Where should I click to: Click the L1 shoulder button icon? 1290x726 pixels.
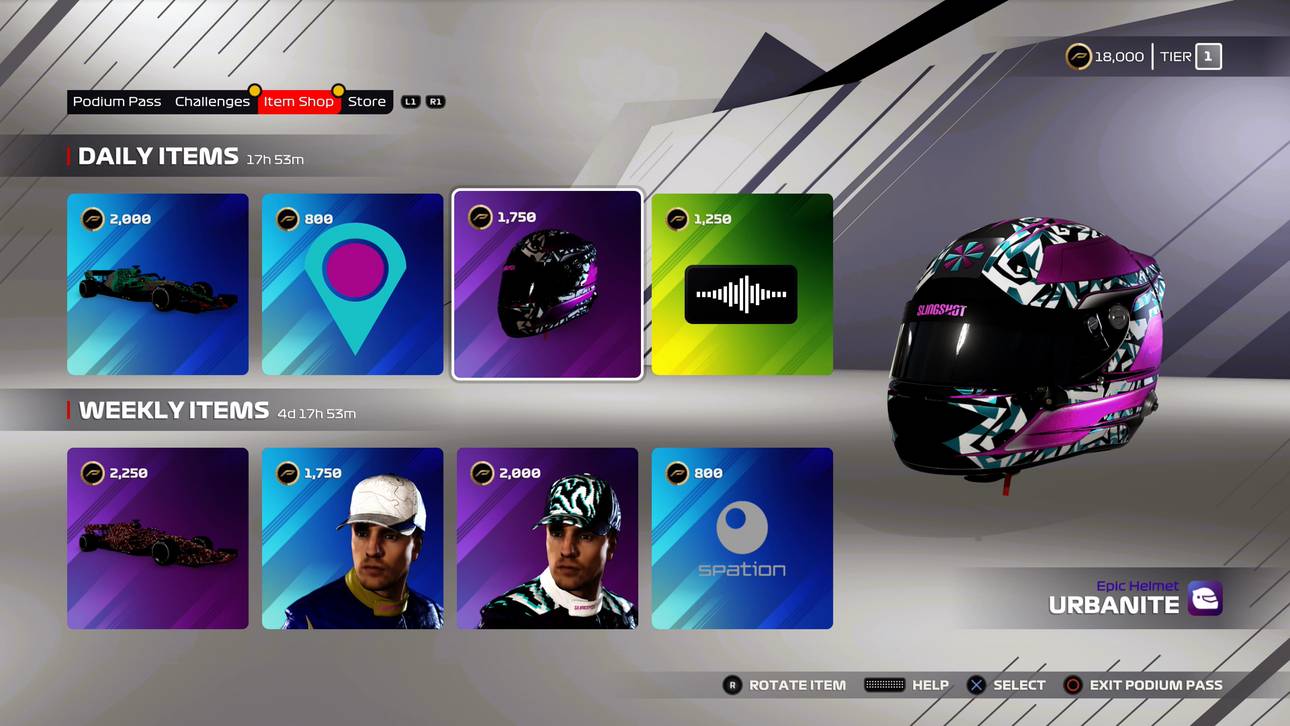[411, 101]
